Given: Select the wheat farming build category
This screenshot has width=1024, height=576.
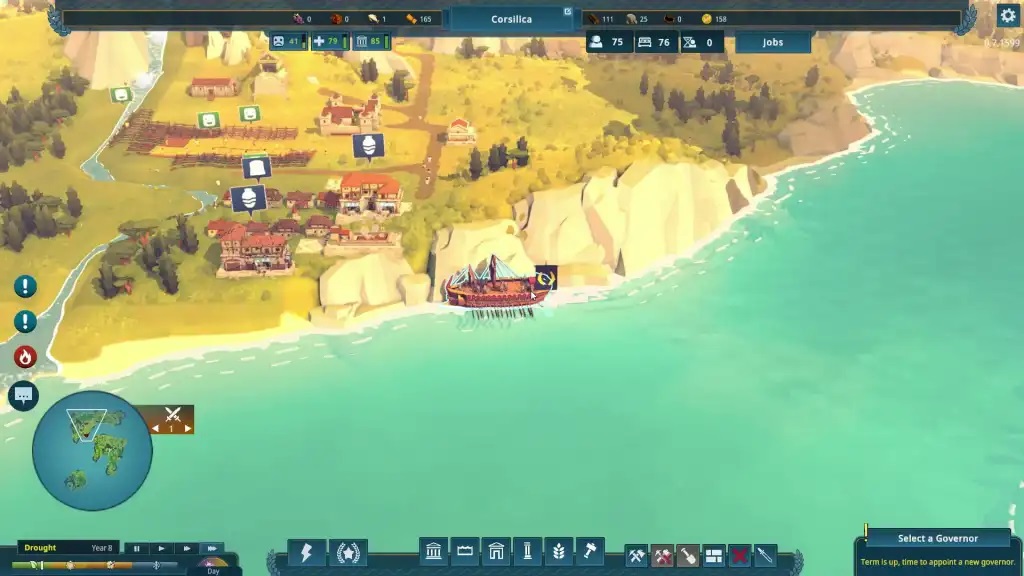Looking at the screenshot, I should [x=559, y=551].
